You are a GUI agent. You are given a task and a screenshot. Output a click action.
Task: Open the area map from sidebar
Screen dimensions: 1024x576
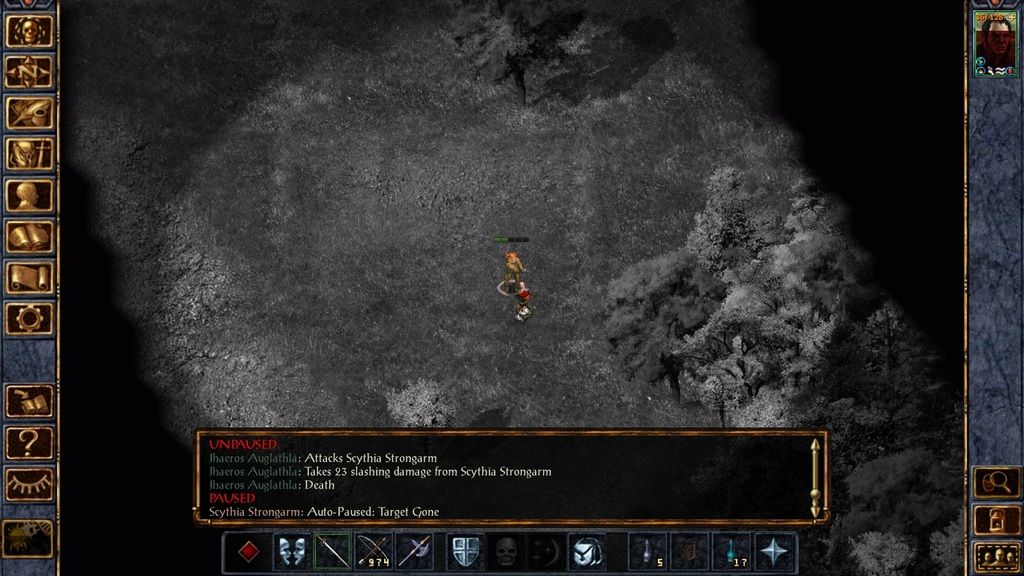coord(30,72)
